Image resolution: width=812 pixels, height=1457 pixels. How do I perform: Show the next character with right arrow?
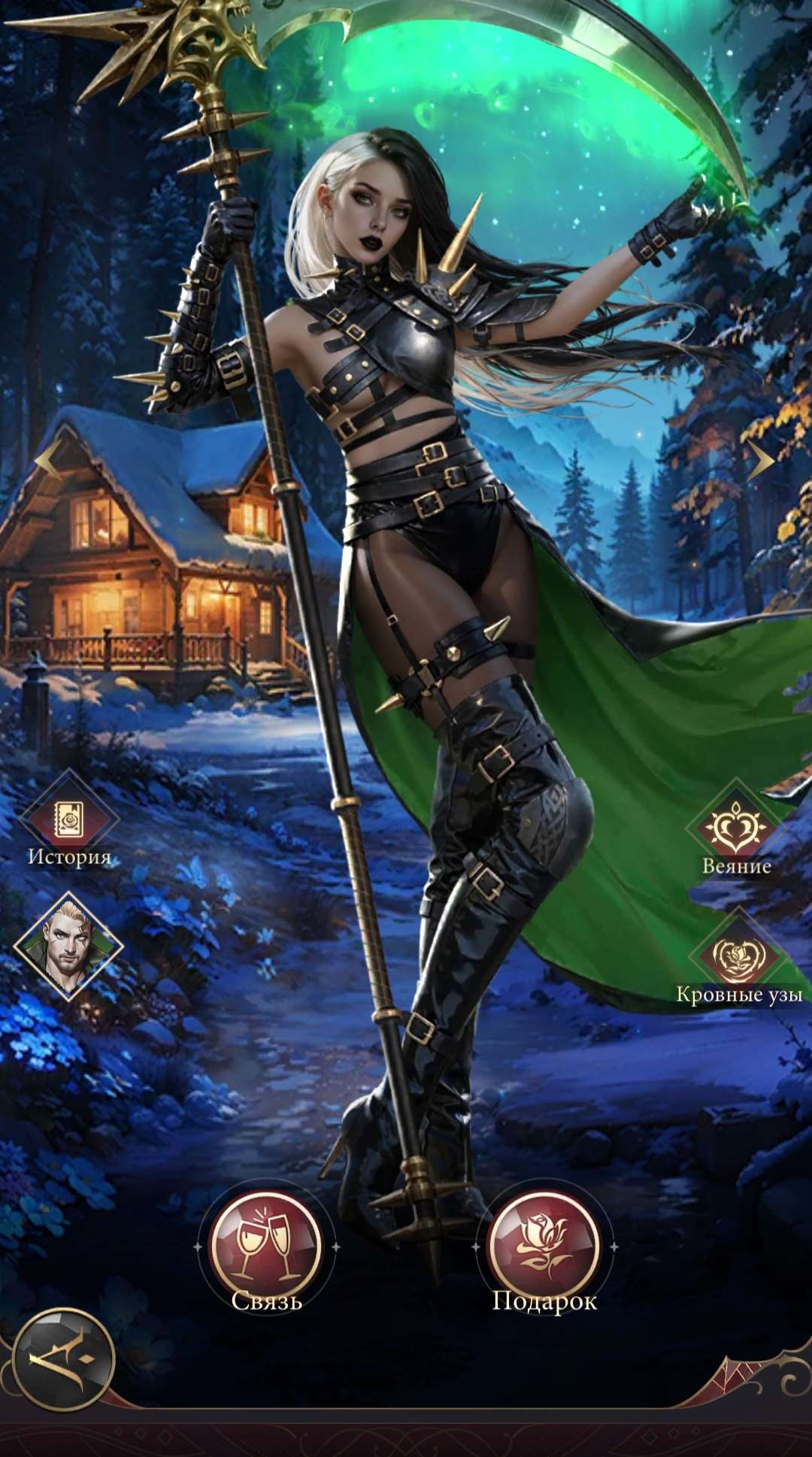(760, 460)
